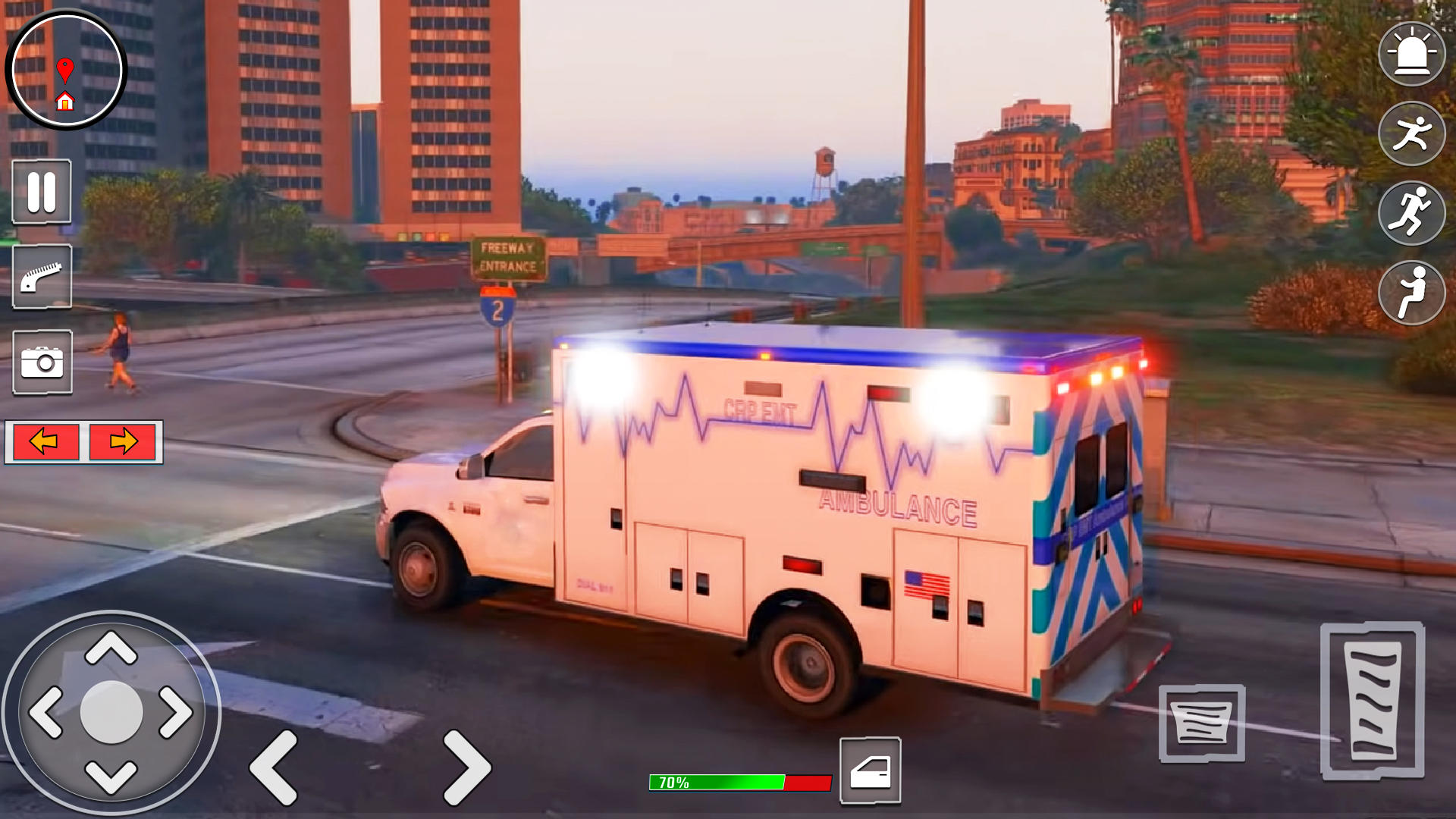Tap the red location pin on minimap

click(67, 67)
